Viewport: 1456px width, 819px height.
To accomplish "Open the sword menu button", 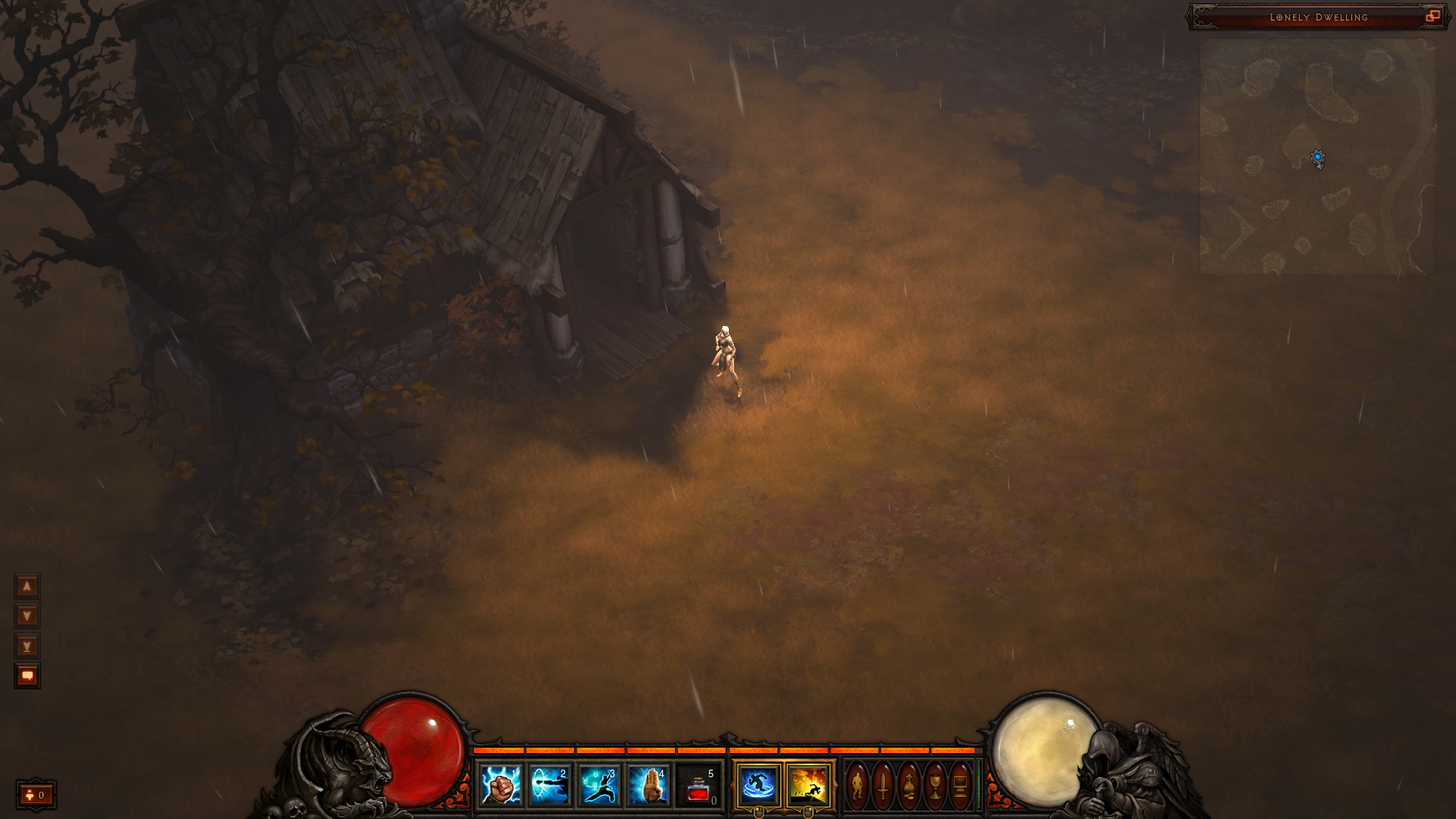I will tap(883, 786).
